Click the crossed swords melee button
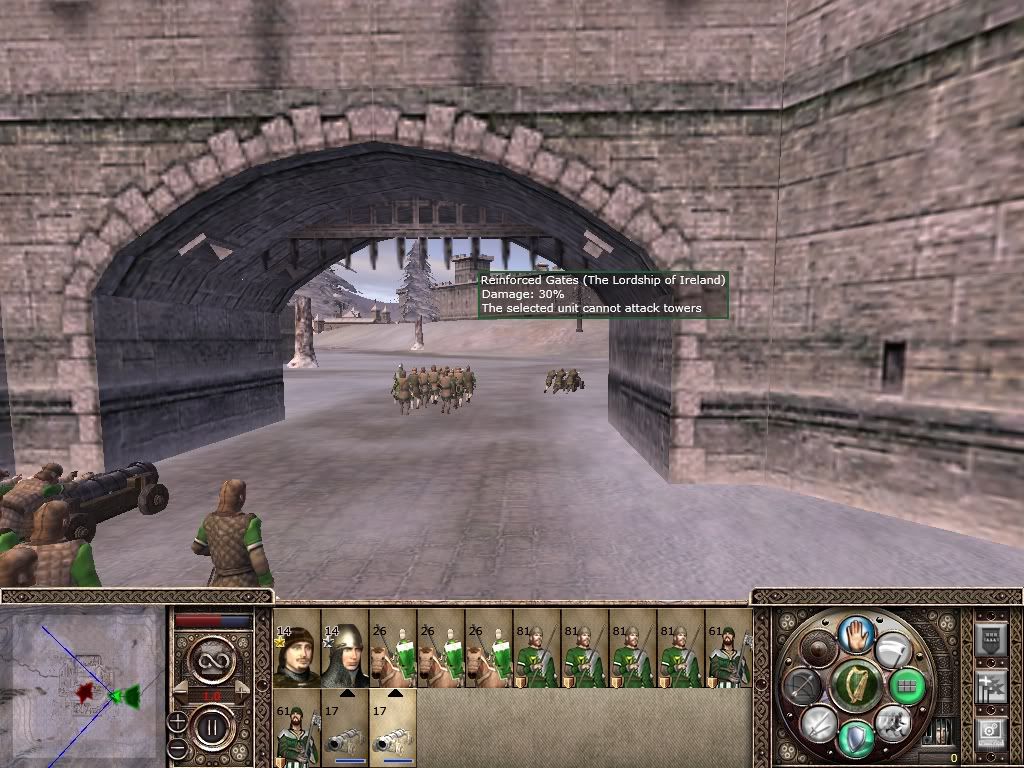Image resolution: width=1024 pixels, height=768 pixels. point(818,722)
